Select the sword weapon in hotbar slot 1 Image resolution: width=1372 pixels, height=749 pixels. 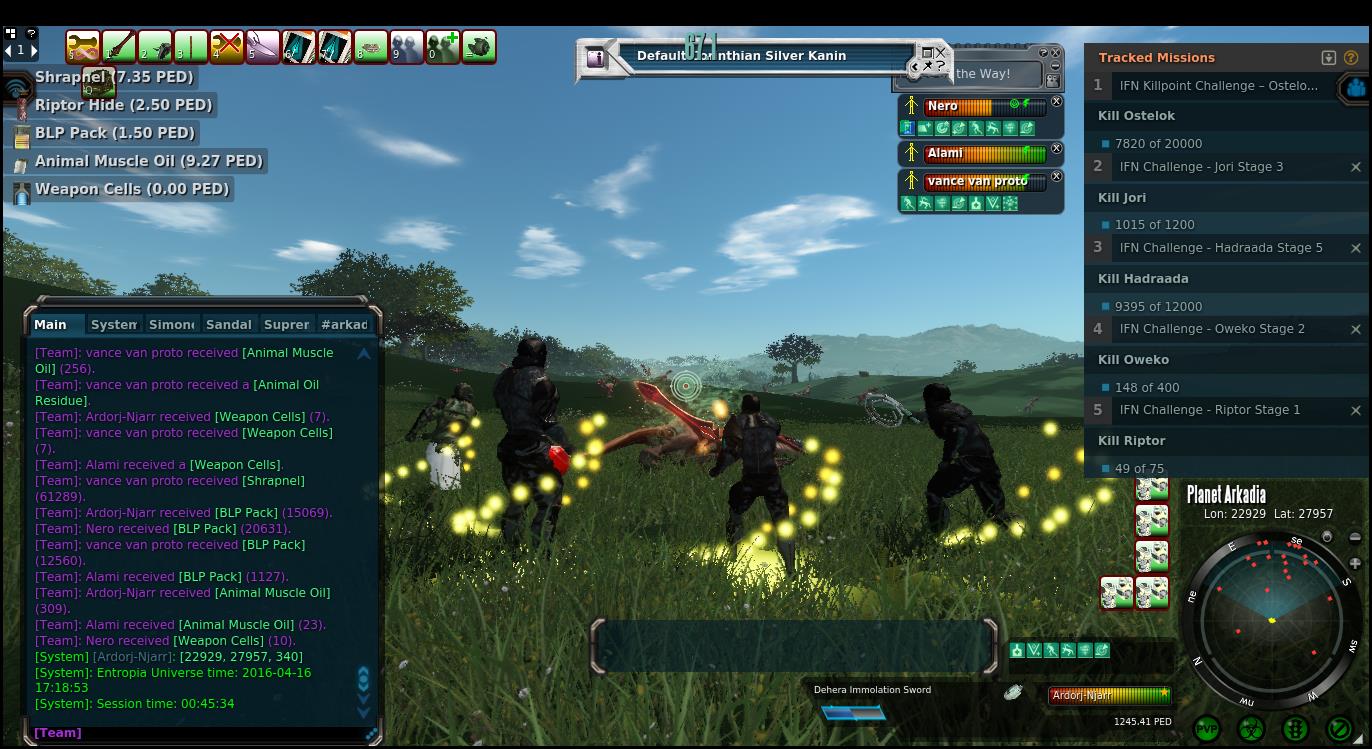pos(119,47)
